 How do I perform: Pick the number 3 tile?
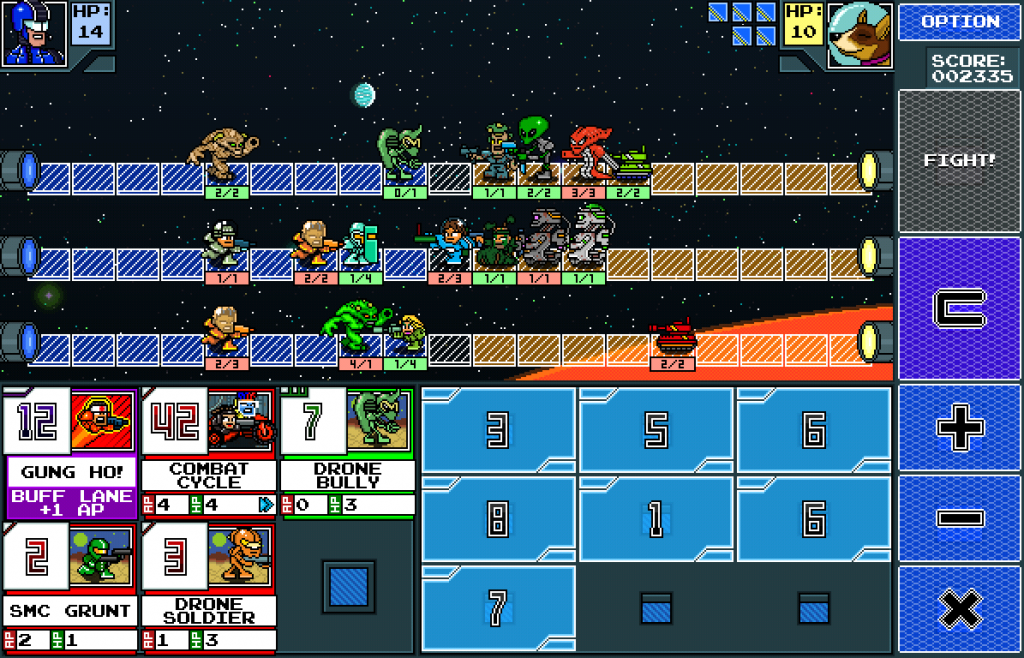498,430
